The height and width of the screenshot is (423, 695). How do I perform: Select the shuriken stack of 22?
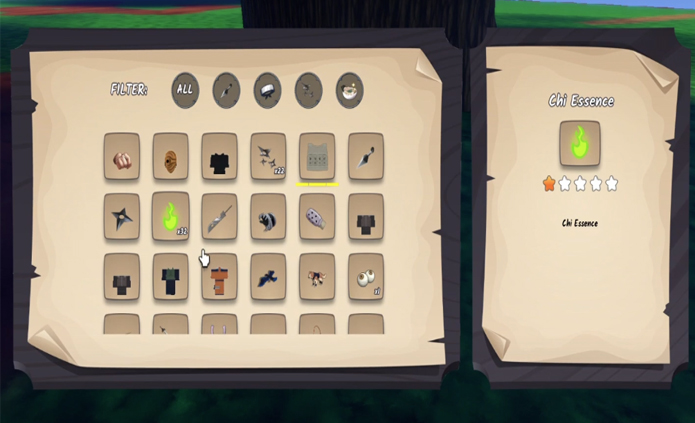[x=268, y=157]
